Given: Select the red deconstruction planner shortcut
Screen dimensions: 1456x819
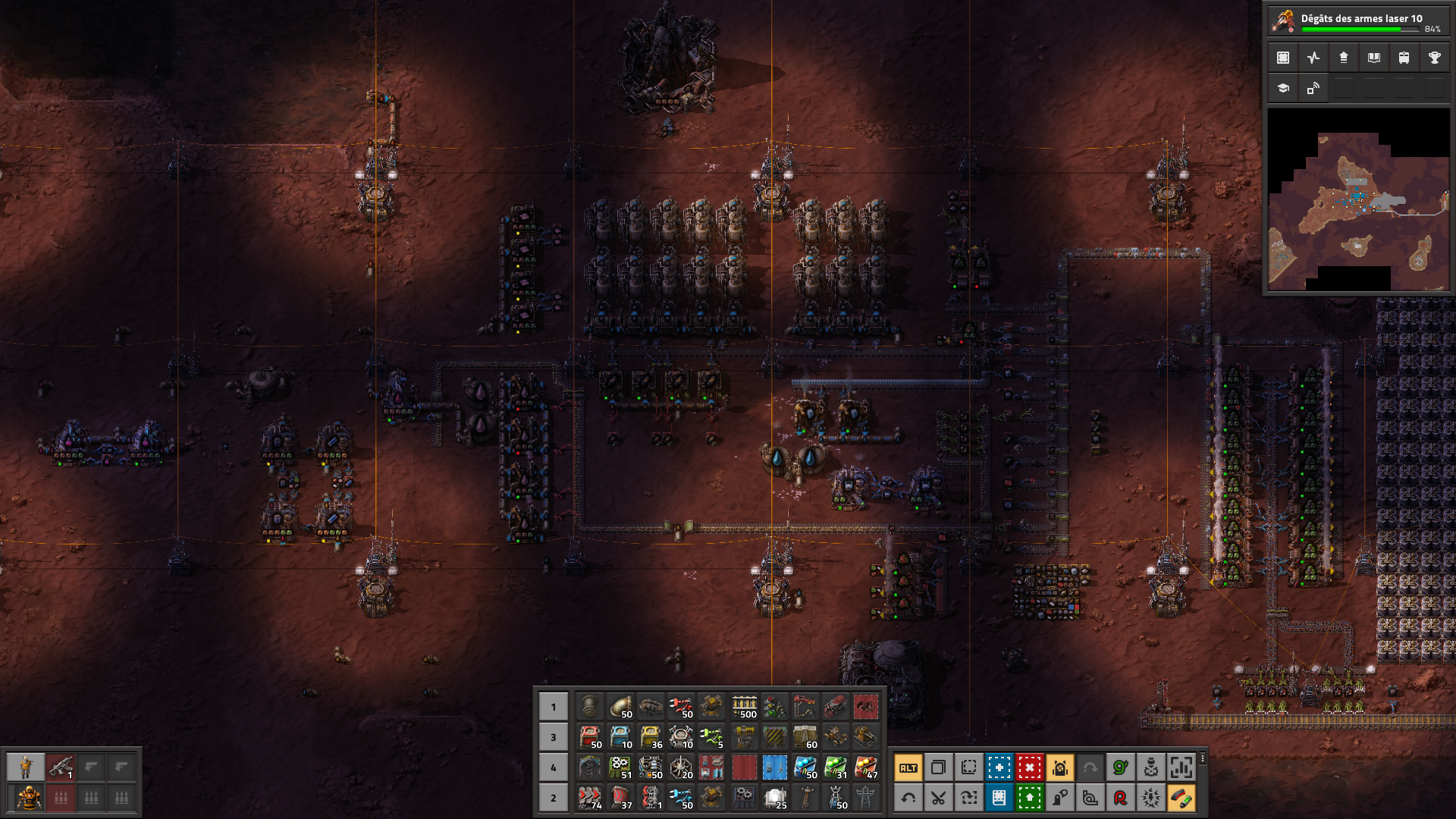Looking at the screenshot, I should (1030, 768).
